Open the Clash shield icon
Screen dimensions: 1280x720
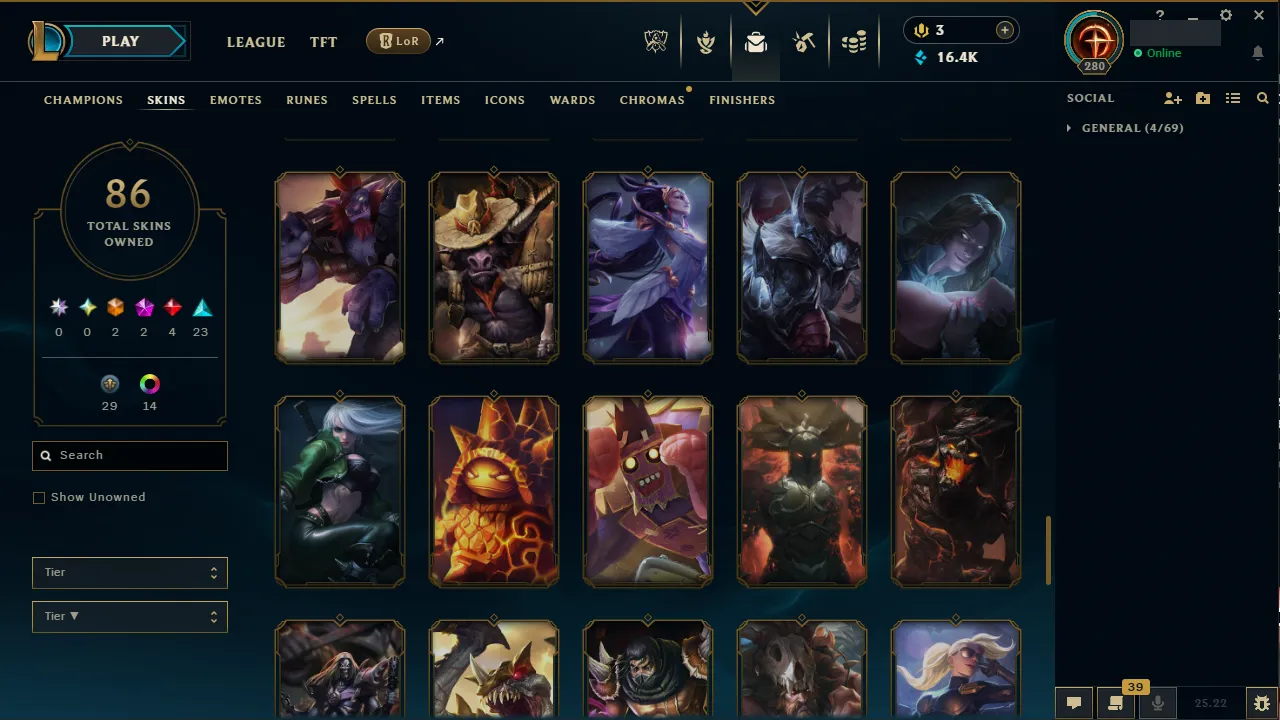(x=706, y=41)
